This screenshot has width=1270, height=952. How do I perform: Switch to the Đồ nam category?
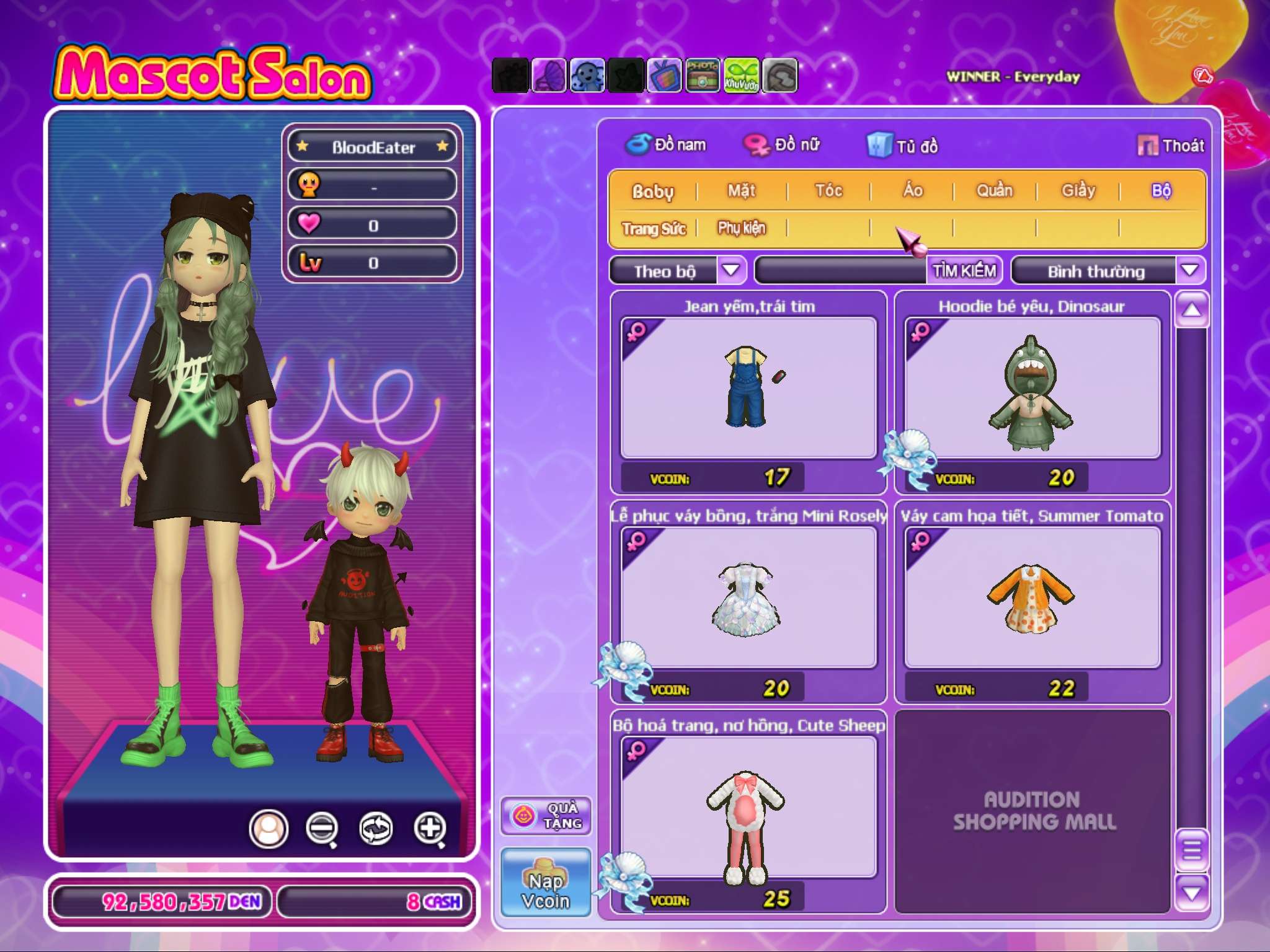[667, 145]
